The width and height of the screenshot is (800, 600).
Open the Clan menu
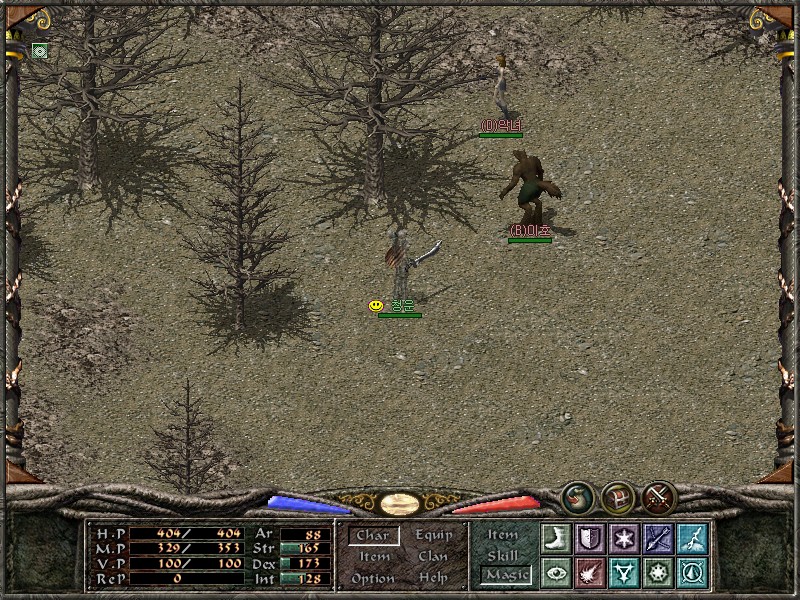click(x=433, y=557)
